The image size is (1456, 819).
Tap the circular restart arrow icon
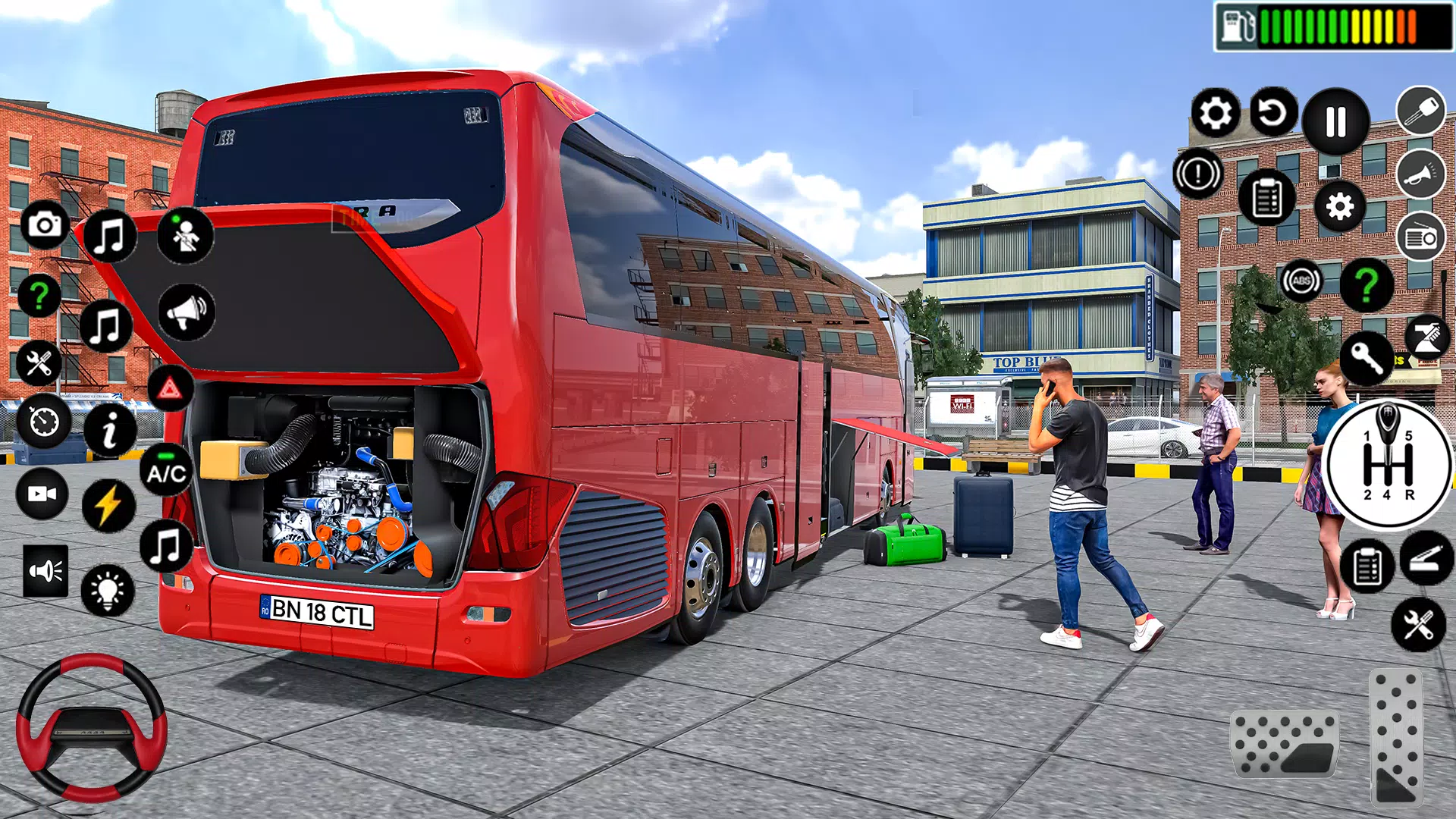[x=1273, y=113]
